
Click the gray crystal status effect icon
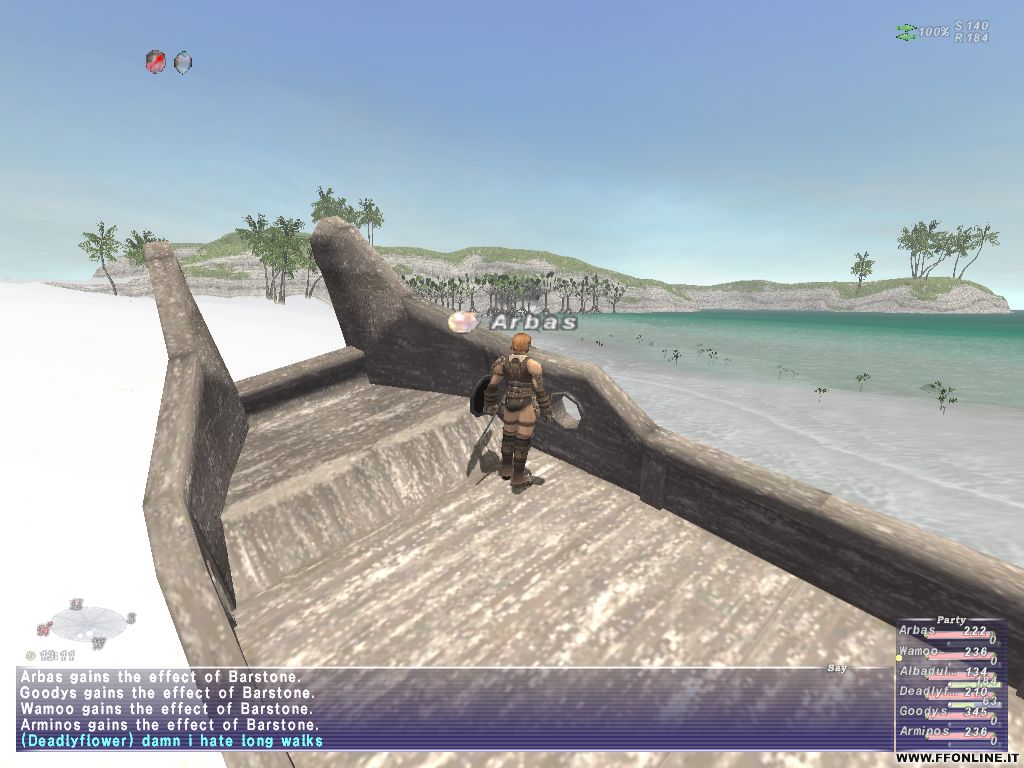point(183,63)
